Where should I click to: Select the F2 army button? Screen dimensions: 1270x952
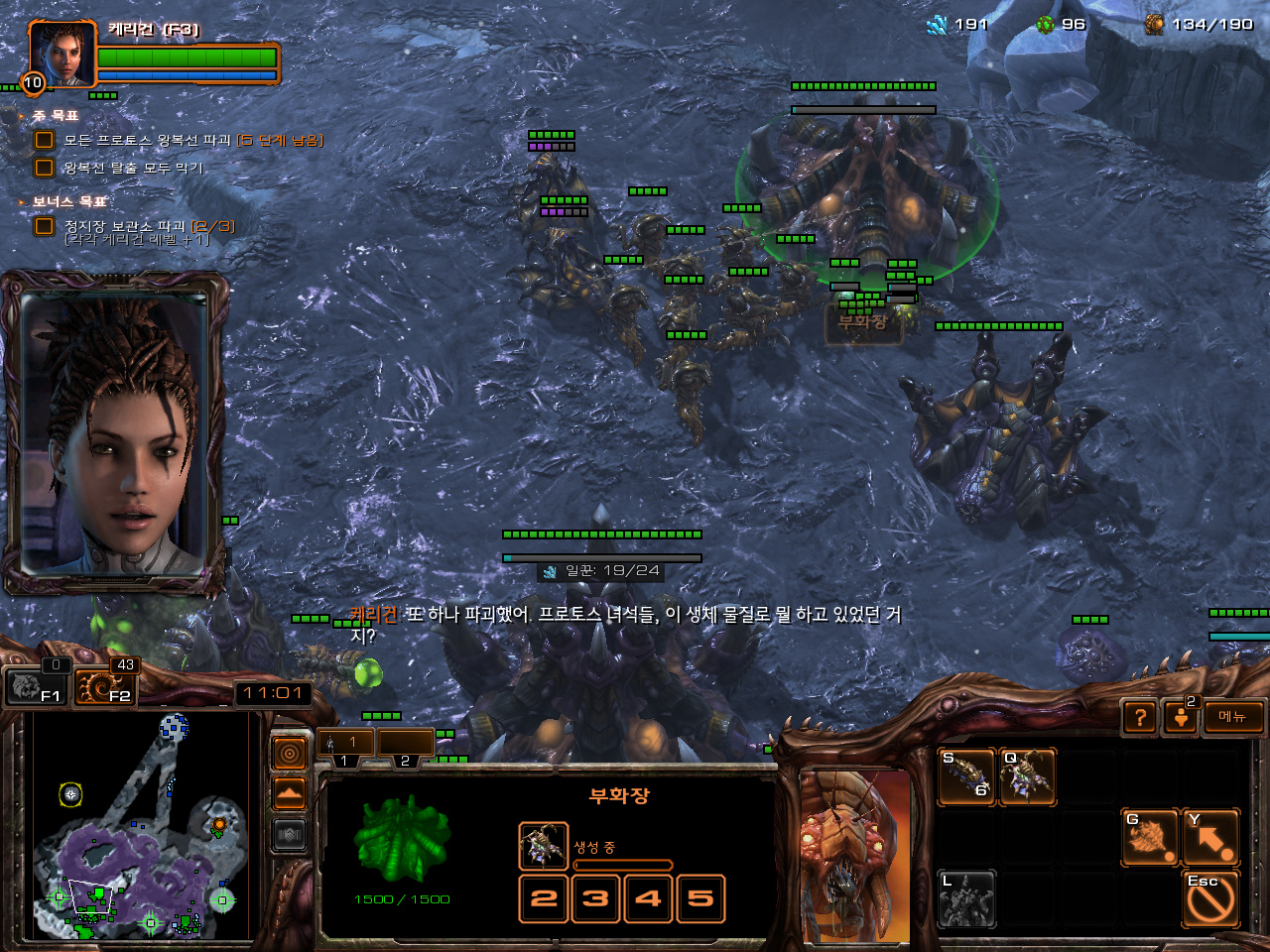(x=106, y=686)
